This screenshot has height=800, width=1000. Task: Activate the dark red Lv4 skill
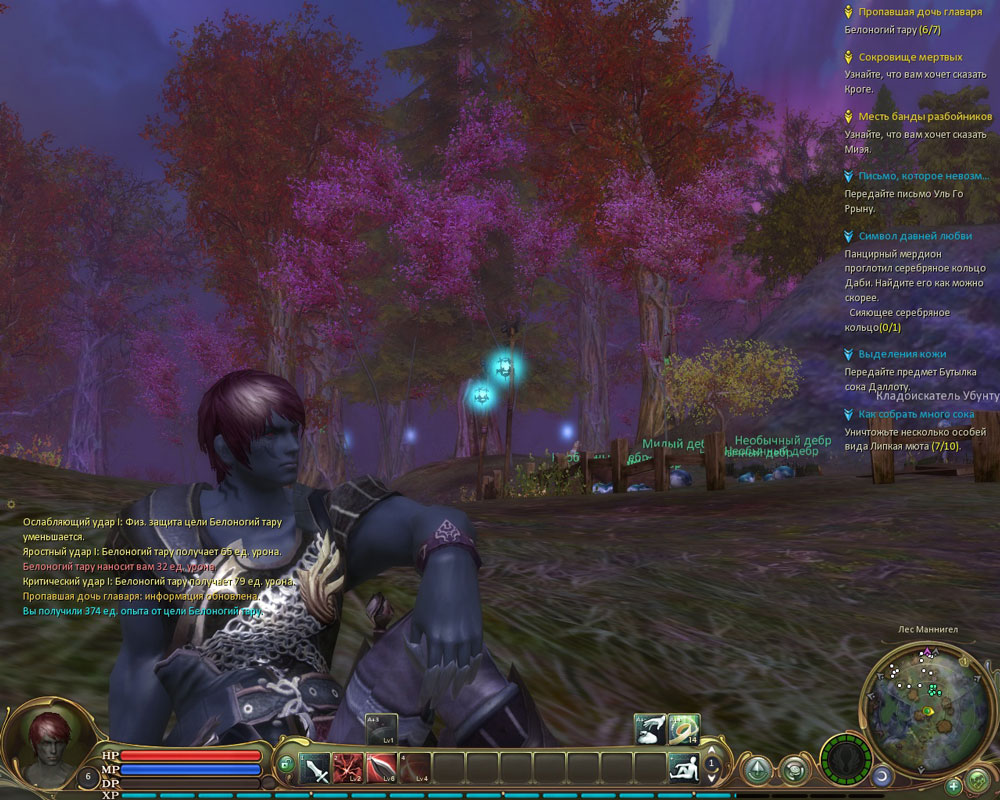tap(414, 769)
